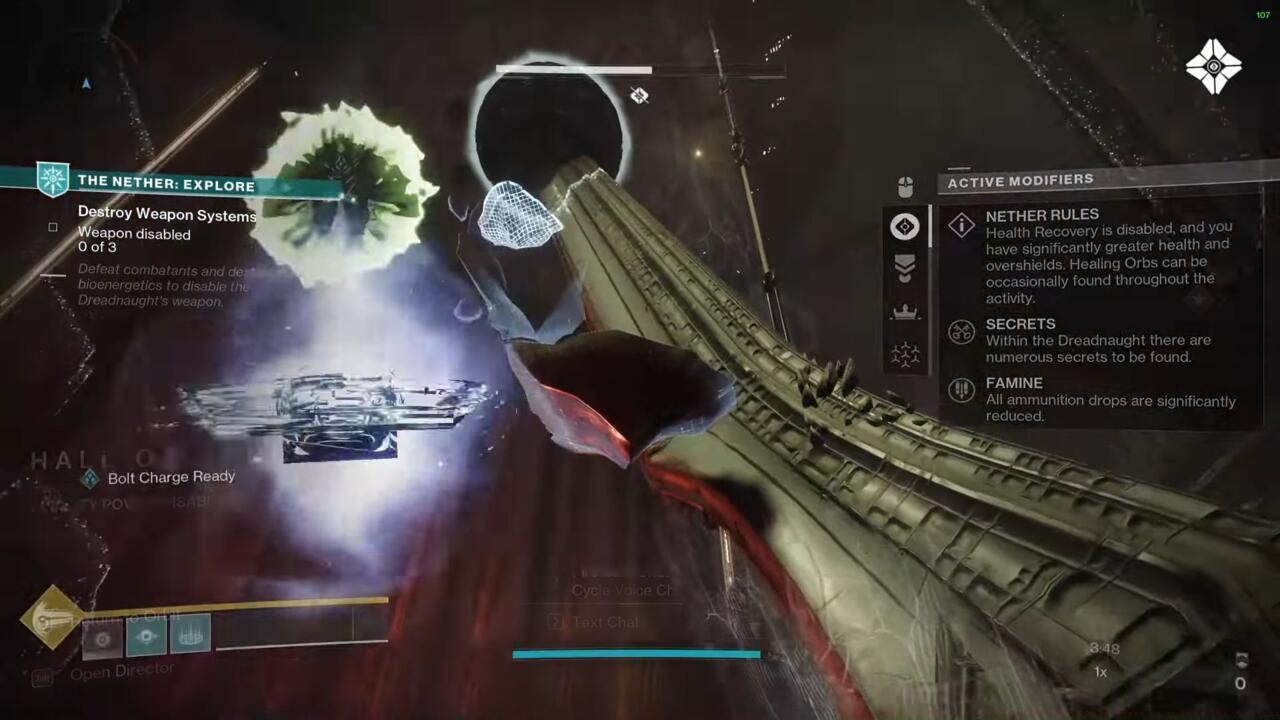
Task: Open The Nether: Explore activity tracker
Action: pos(165,184)
